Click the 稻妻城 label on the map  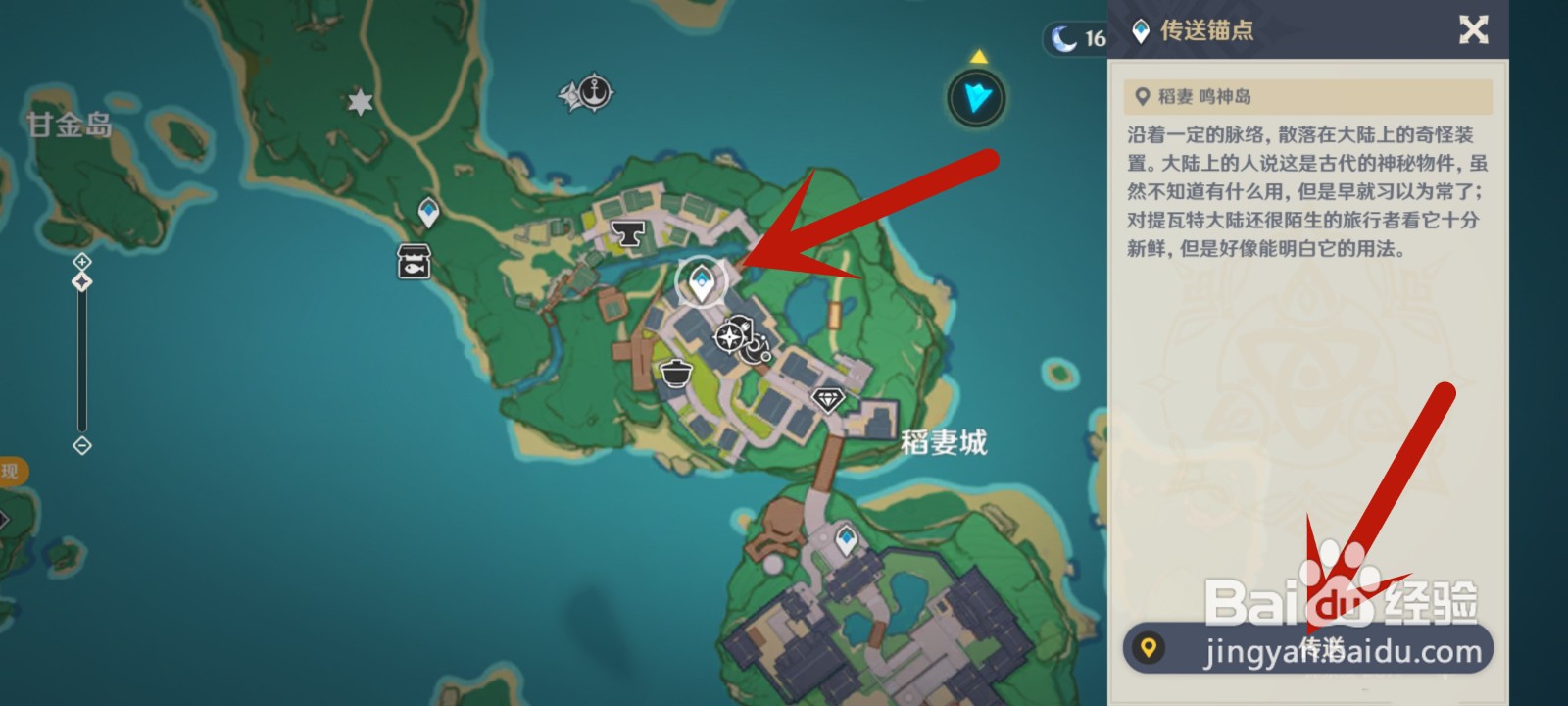(944, 441)
